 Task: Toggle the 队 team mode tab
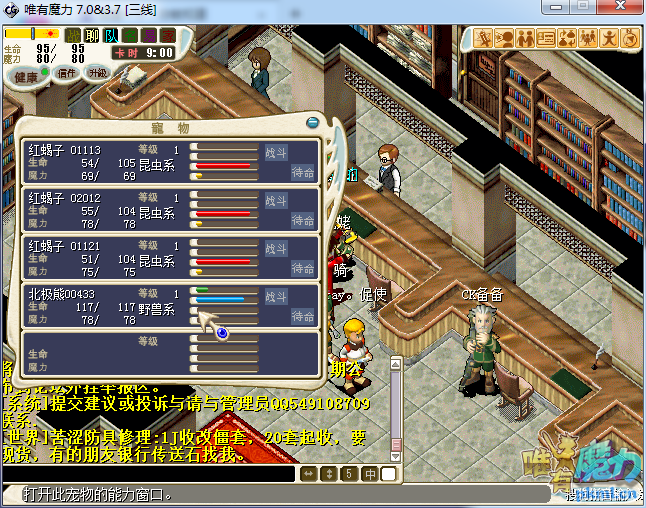[x=109, y=35]
